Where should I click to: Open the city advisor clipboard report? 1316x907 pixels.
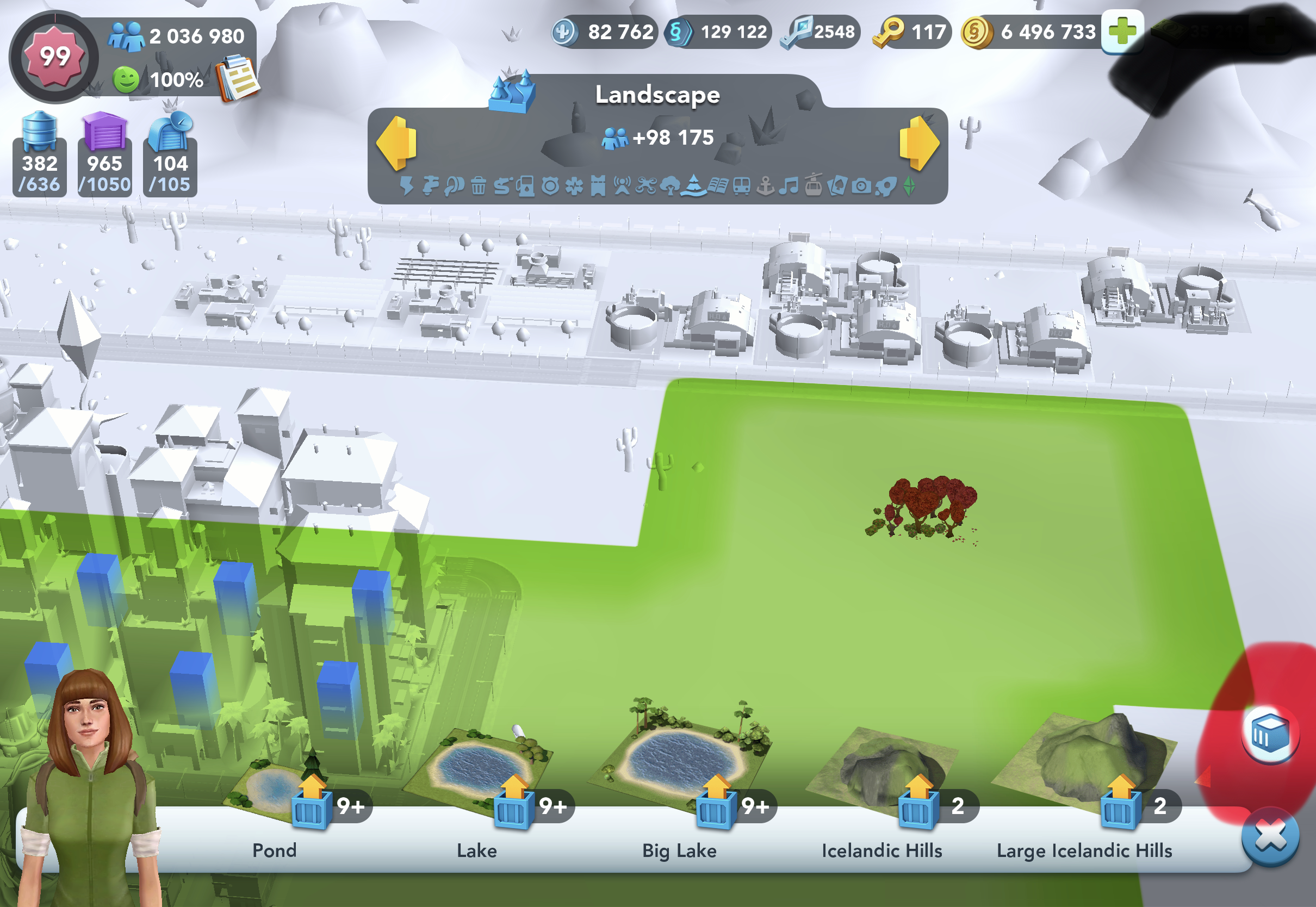point(239,78)
